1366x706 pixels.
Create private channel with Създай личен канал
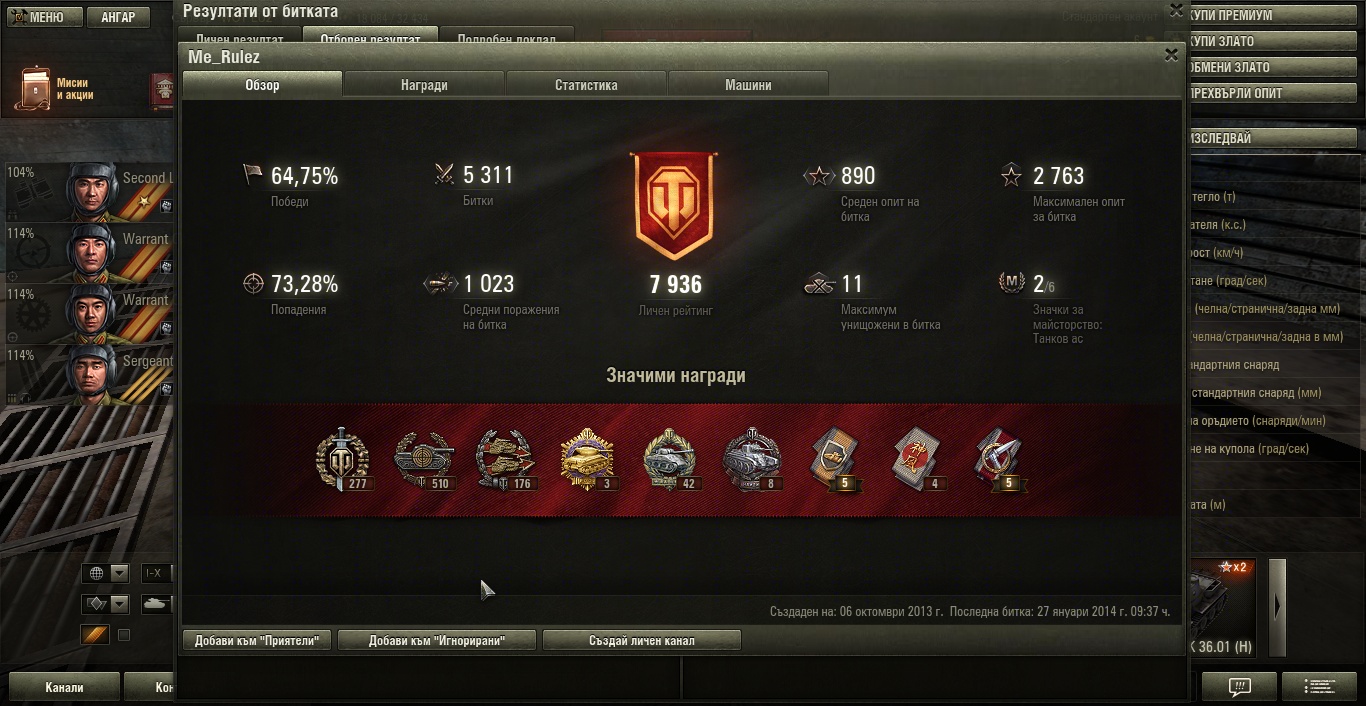point(641,640)
